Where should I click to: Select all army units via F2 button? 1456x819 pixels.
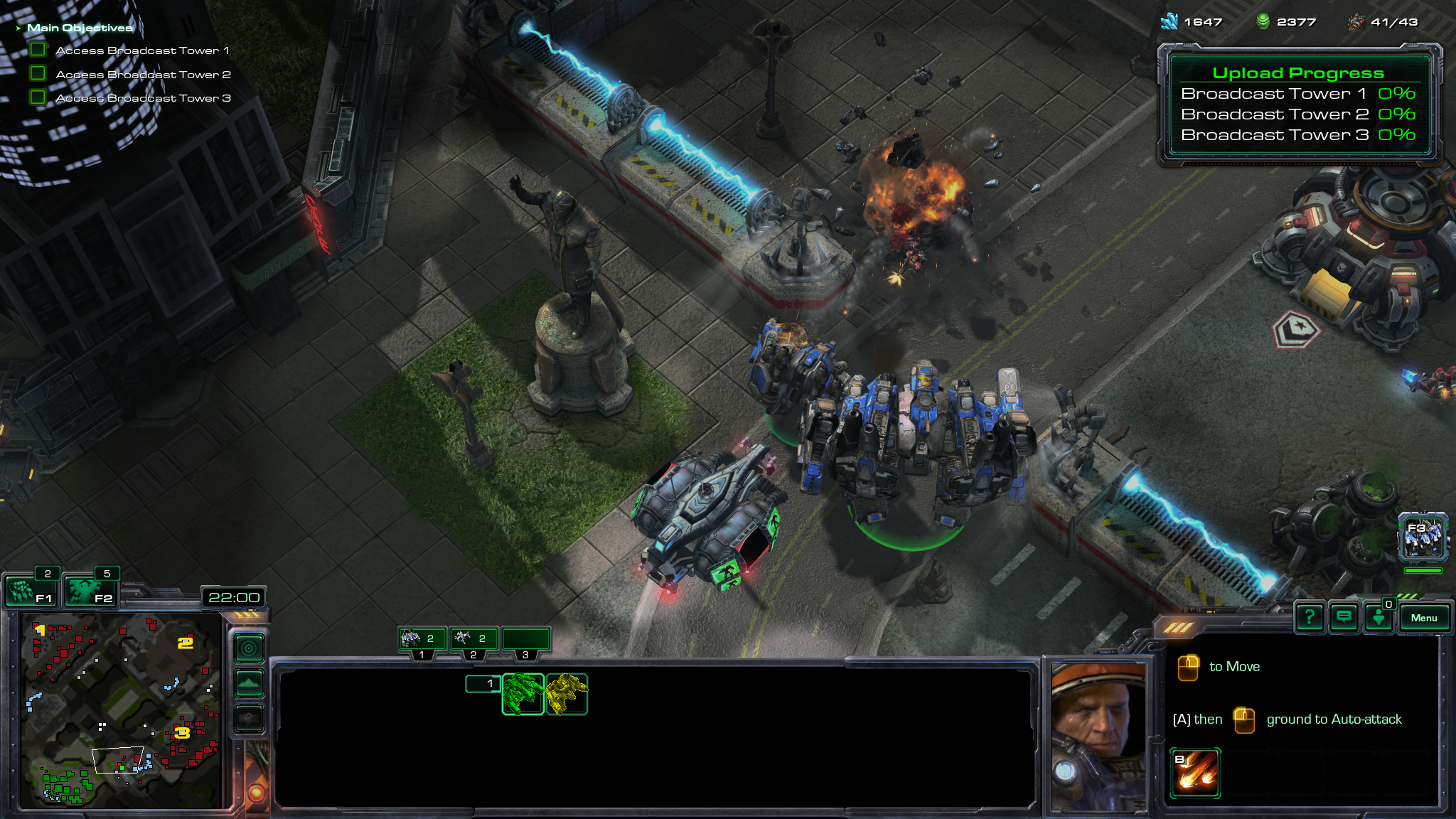pyautogui.click(x=90, y=591)
